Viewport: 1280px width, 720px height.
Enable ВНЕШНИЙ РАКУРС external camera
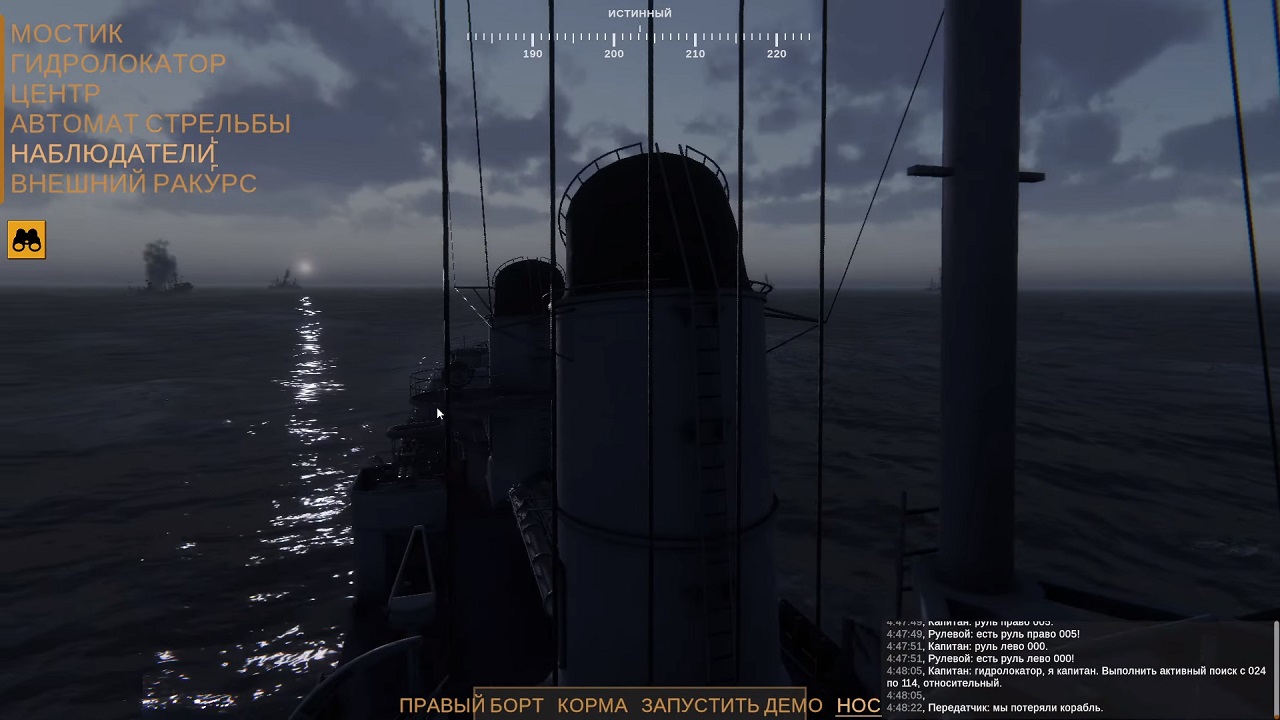point(133,184)
